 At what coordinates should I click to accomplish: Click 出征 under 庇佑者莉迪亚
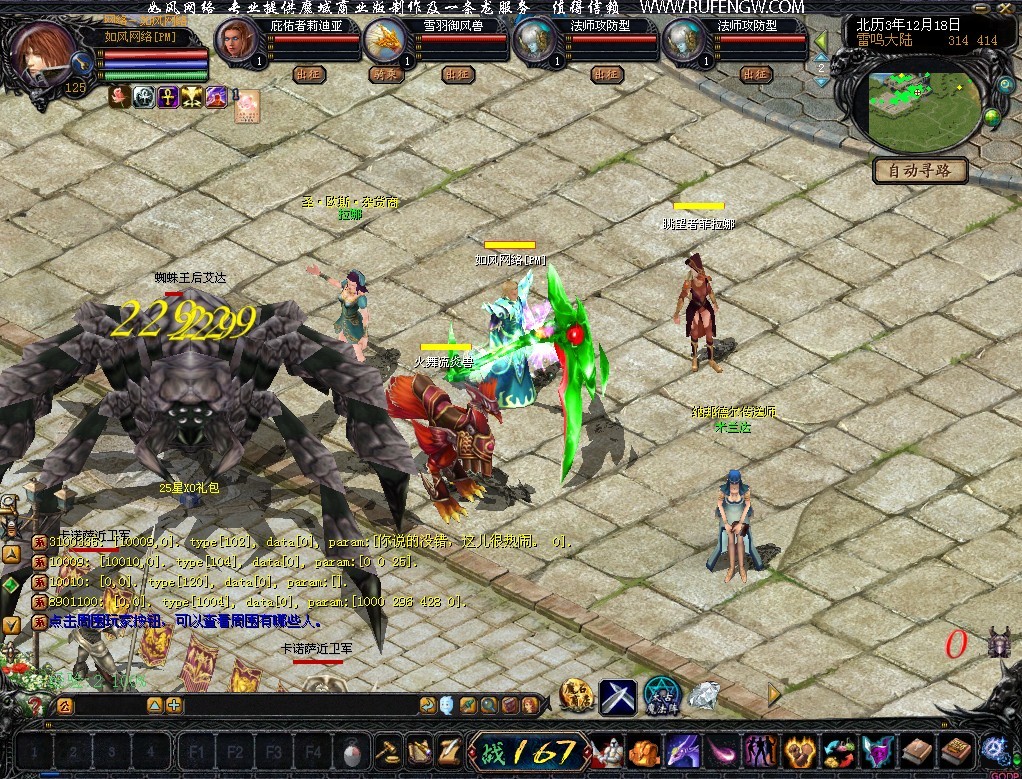click(309, 74)
